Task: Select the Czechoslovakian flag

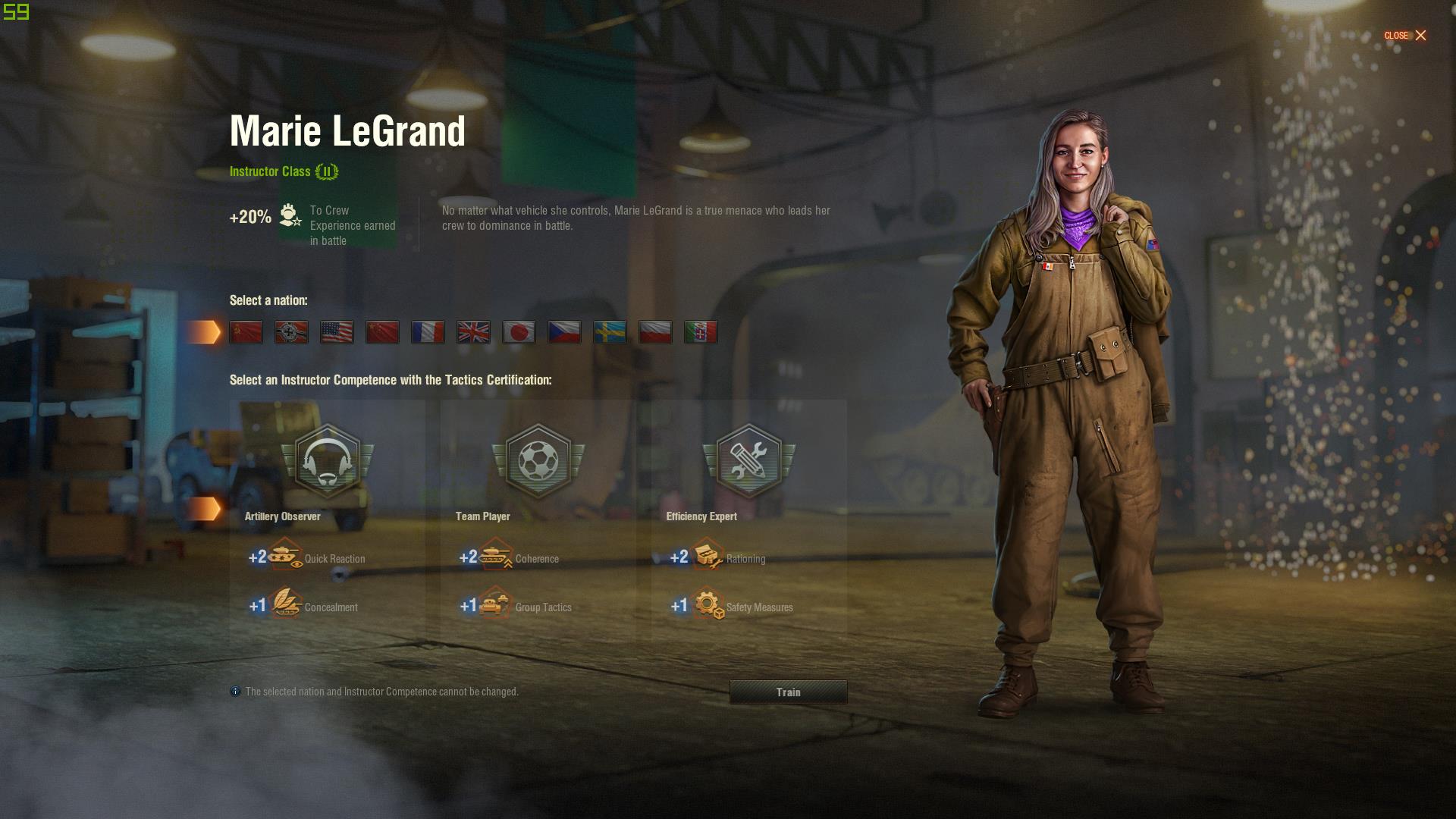Action: pos(564,332)
